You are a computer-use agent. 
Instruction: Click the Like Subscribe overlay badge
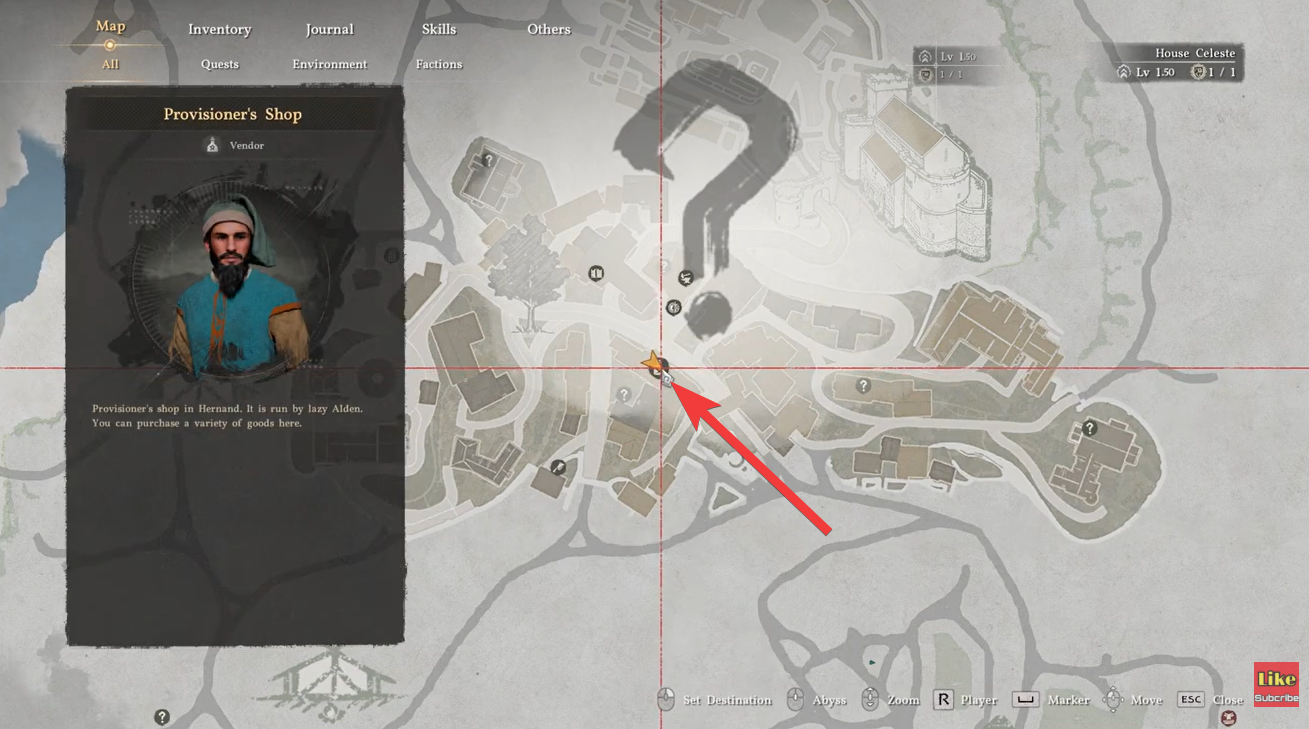point(1276,684)
